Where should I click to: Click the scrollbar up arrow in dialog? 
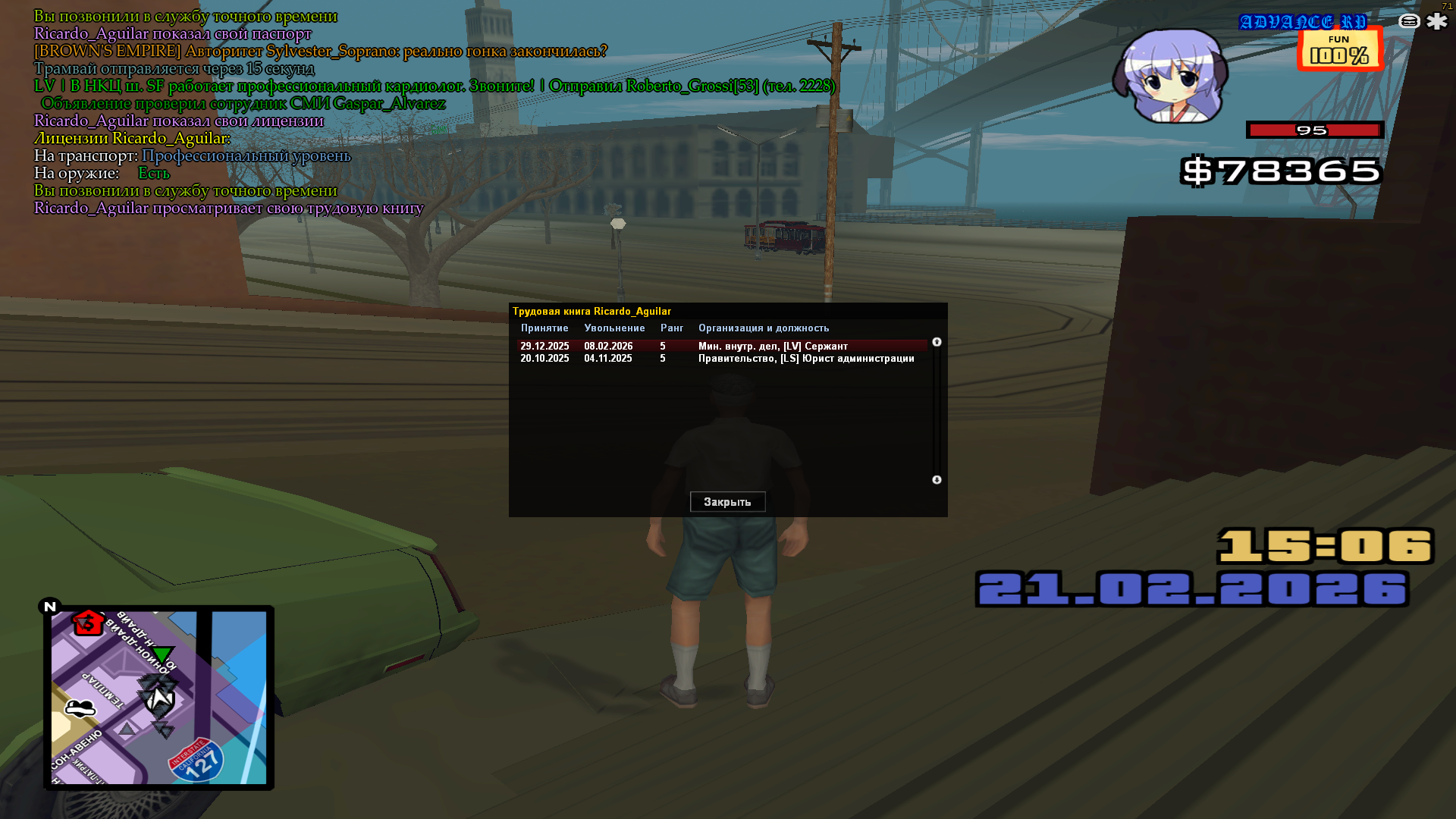pos(937,342)
